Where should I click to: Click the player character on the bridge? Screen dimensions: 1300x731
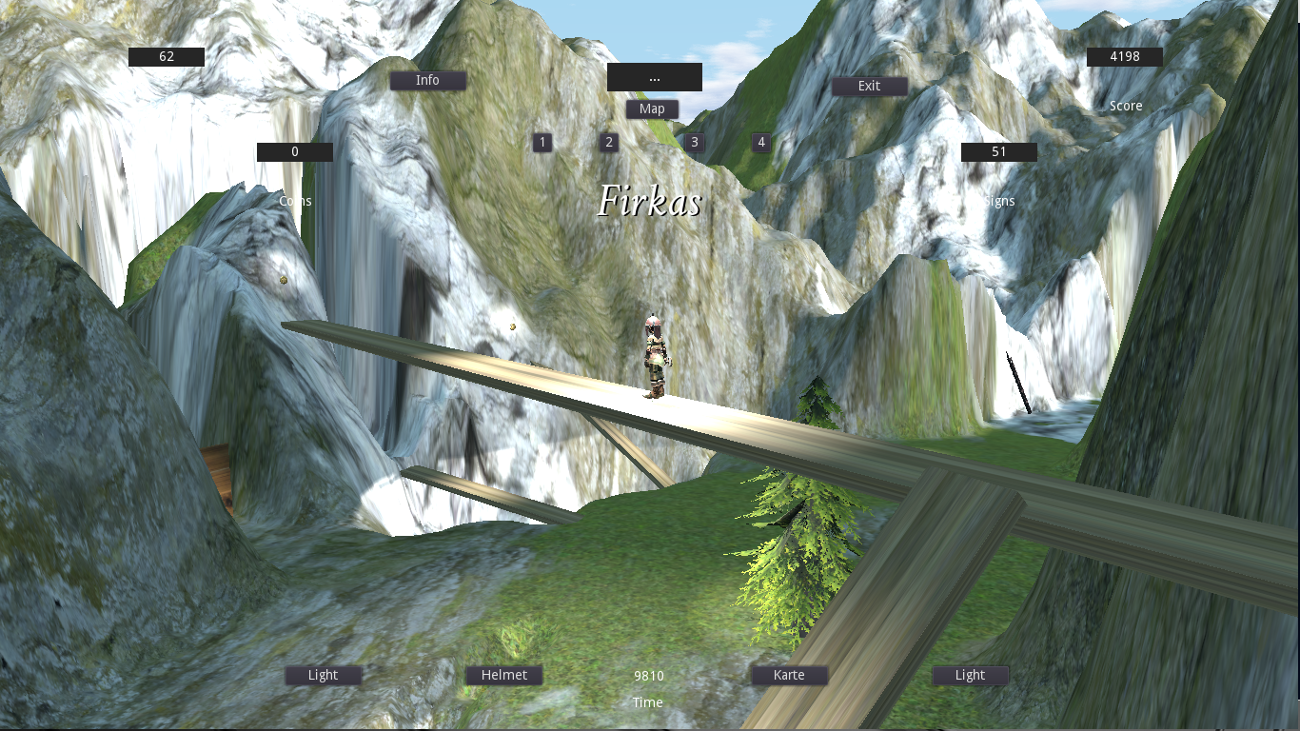coord(655,360)
